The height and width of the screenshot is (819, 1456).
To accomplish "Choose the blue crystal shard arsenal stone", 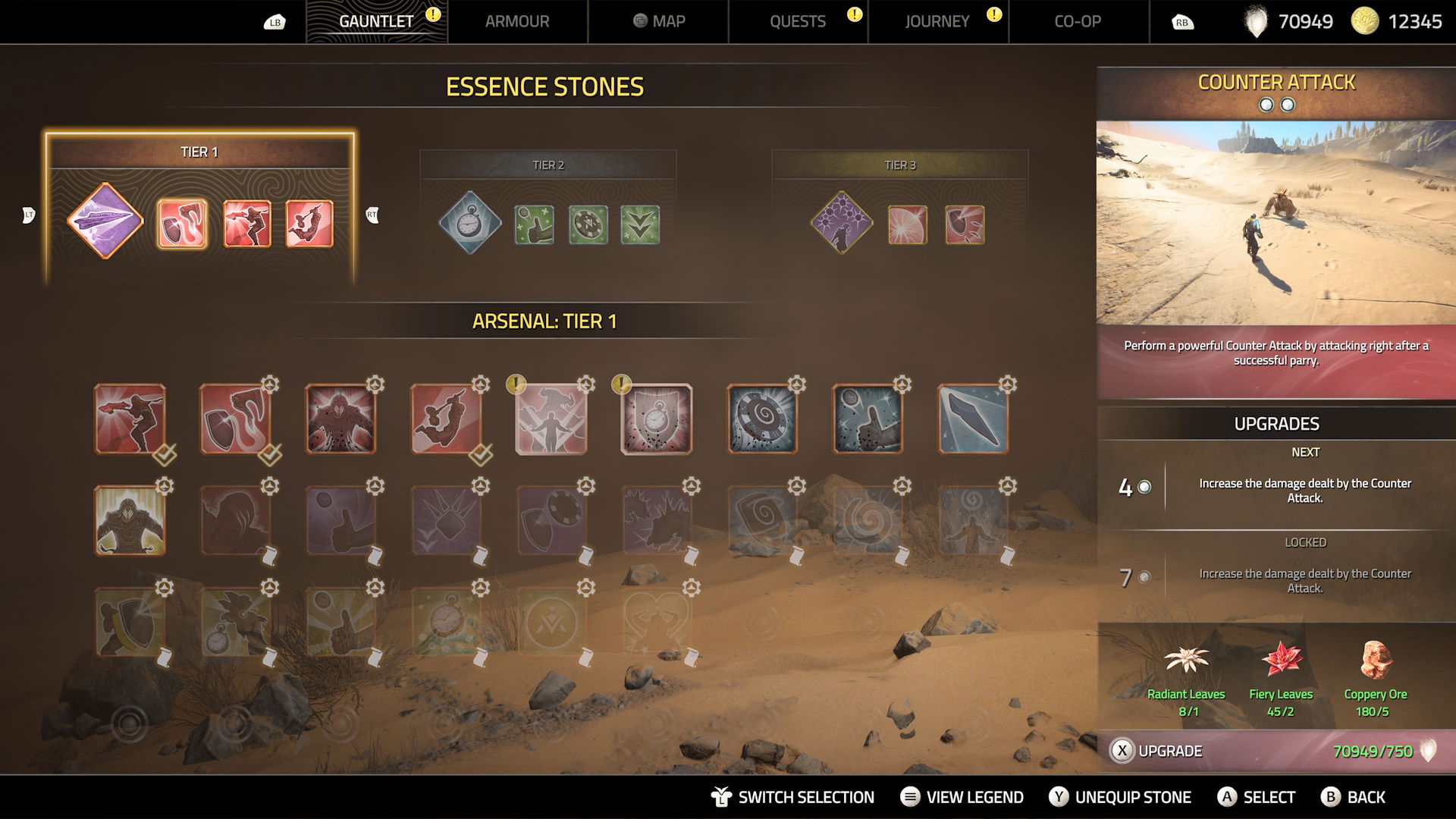I will click(973, 419).
